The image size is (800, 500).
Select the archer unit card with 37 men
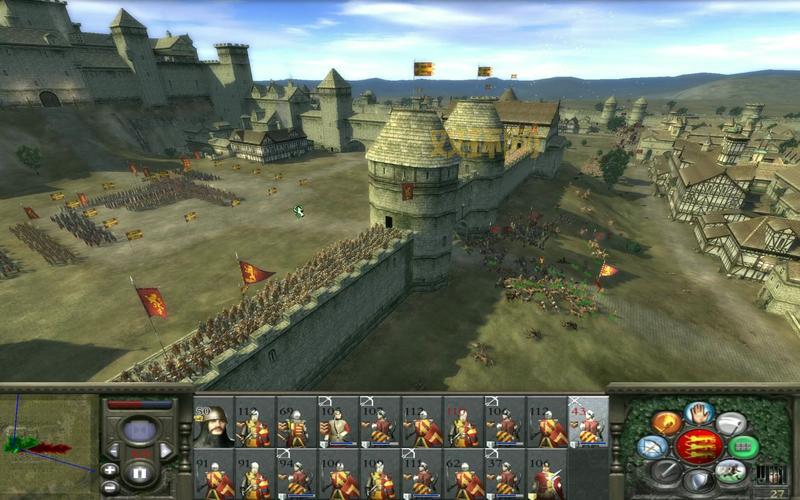tap(504, 473)
